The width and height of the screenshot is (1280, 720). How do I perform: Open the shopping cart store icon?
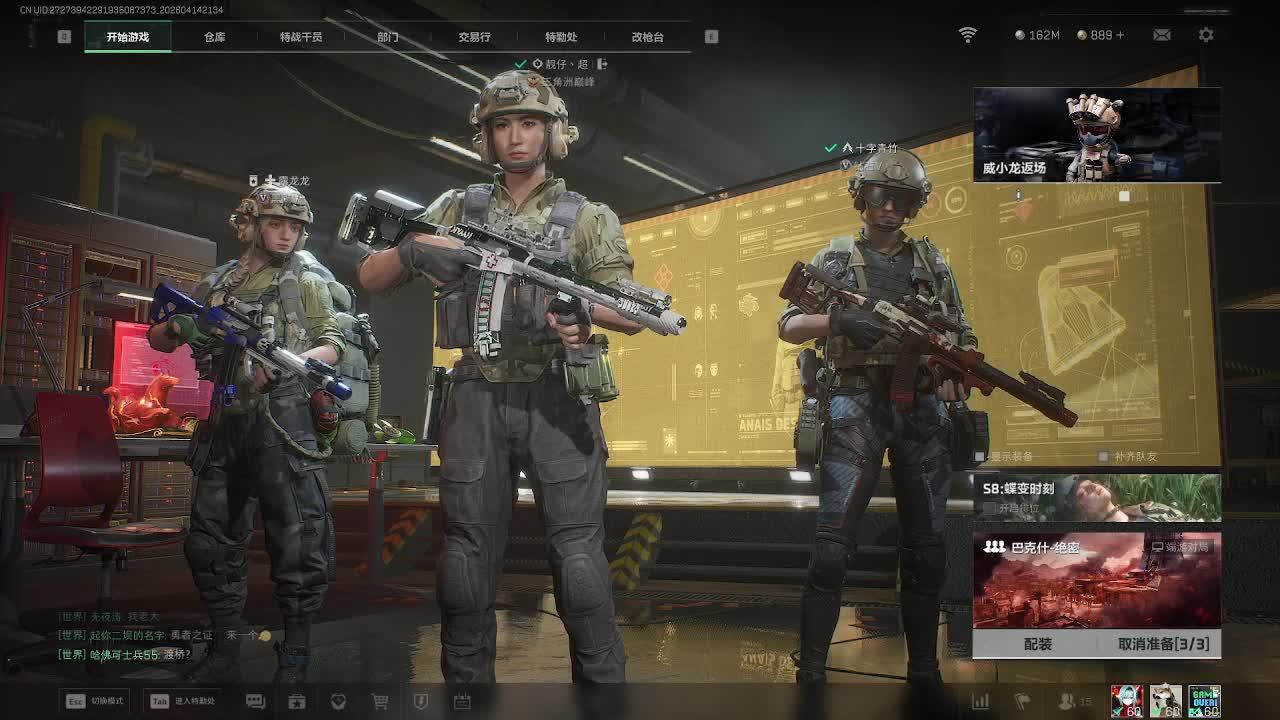pyautogui.click(x=380, y=702)
